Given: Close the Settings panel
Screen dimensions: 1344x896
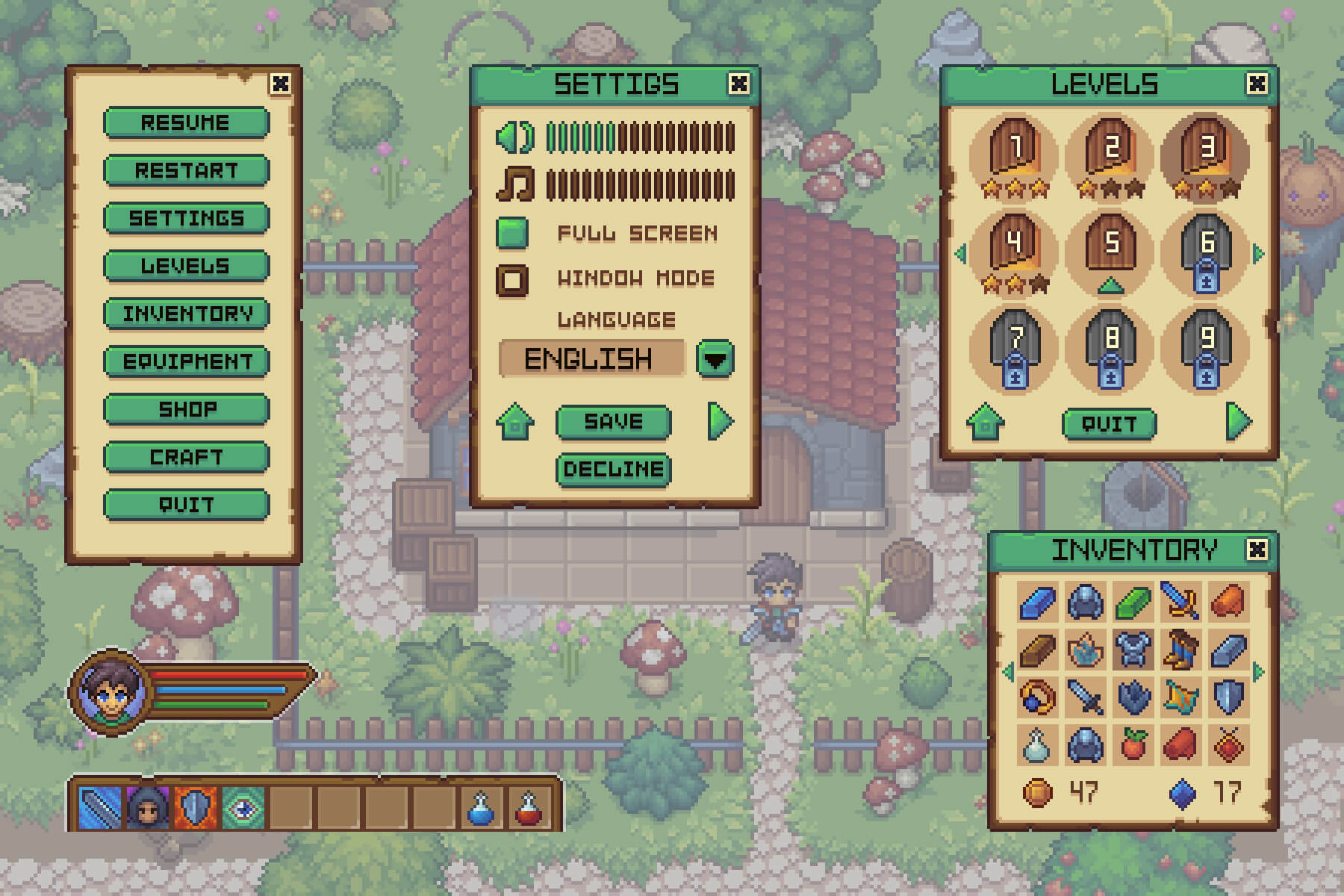Looking at the screenshot, I should [x=738, y=84].
